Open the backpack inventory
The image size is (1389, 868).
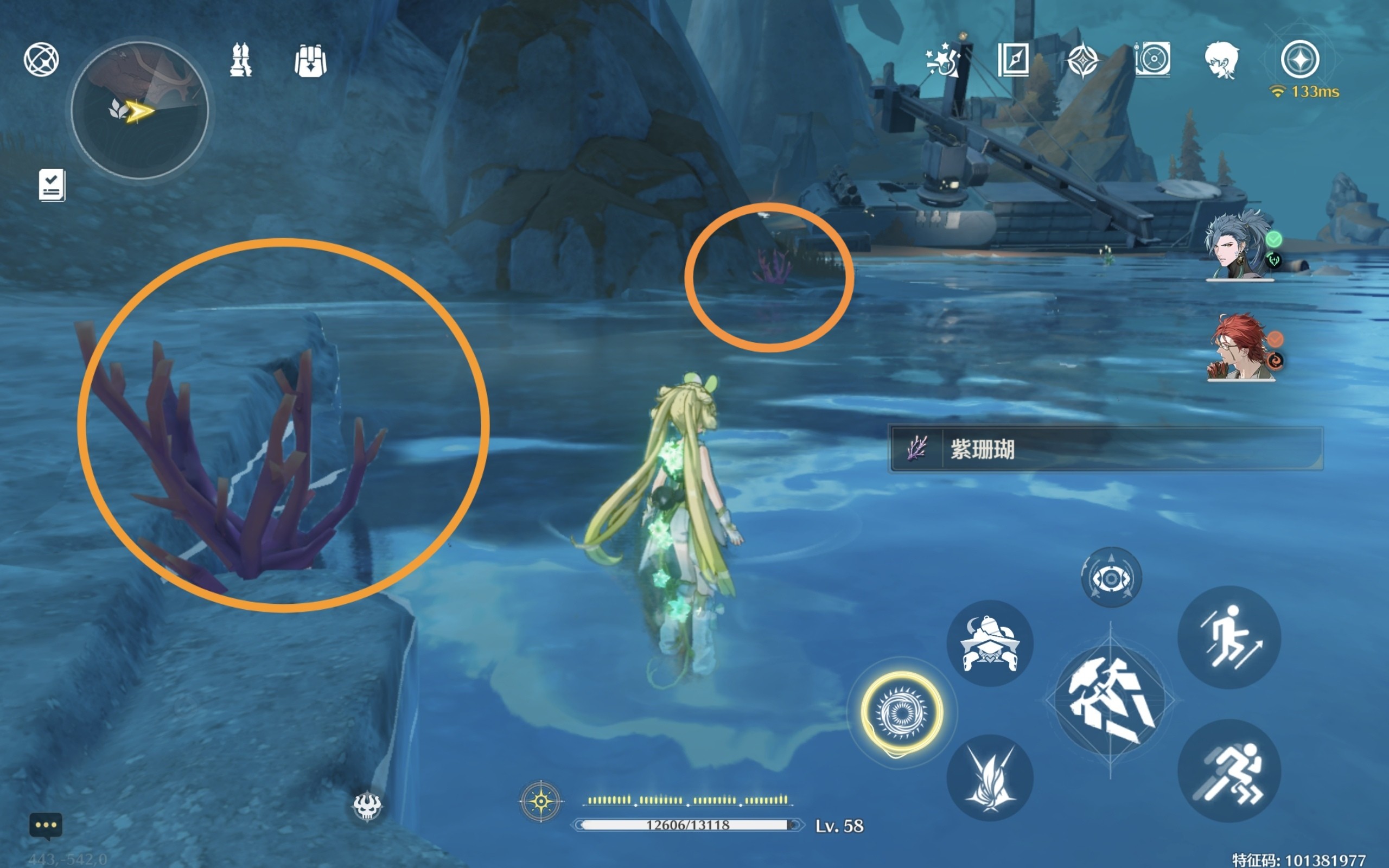pyautogui.click(x=310, y=60)
